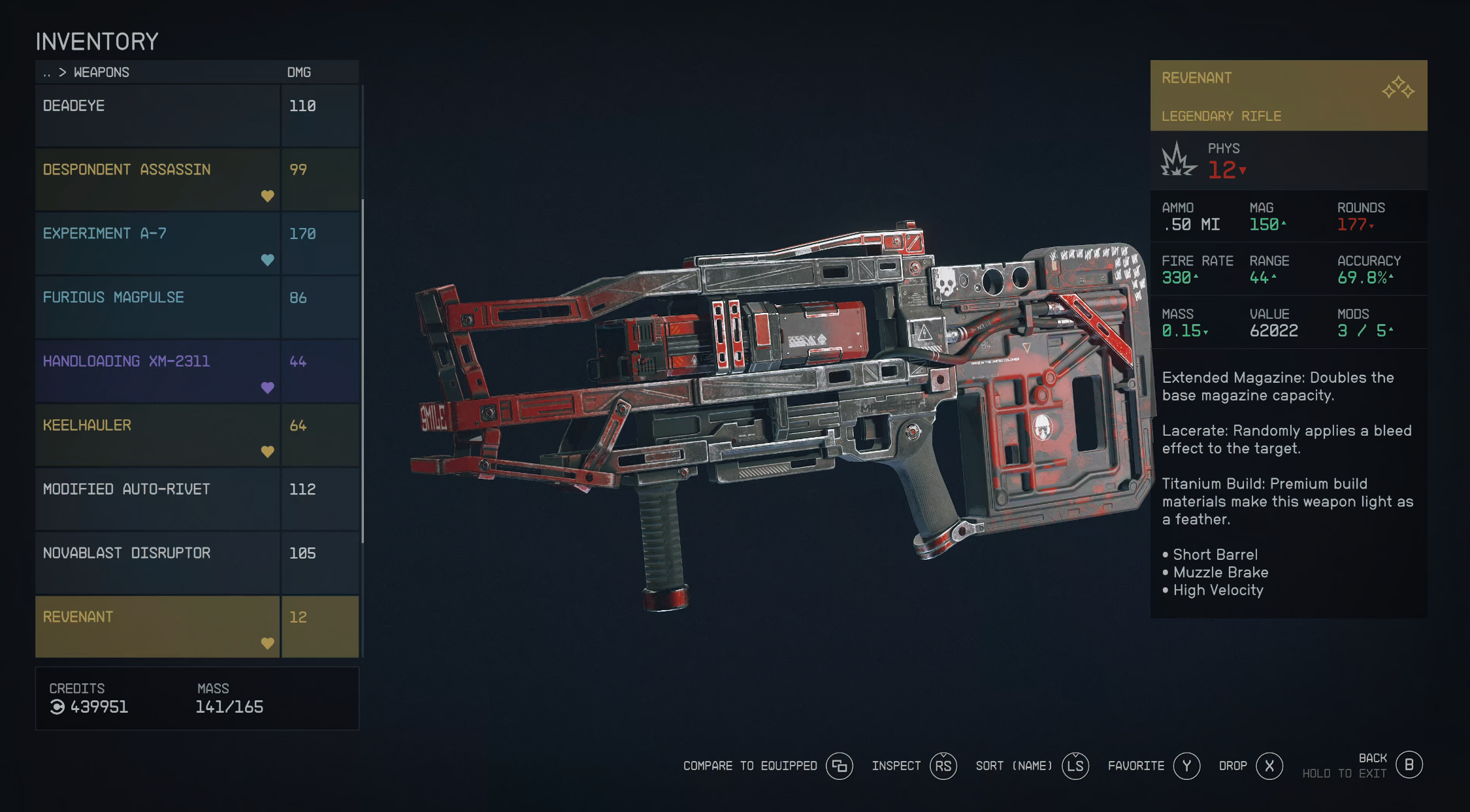Click the physical damage explosion icon
Image resolution: width=1470 pixels, height=812 pixels.
(x=1176, y=162)
